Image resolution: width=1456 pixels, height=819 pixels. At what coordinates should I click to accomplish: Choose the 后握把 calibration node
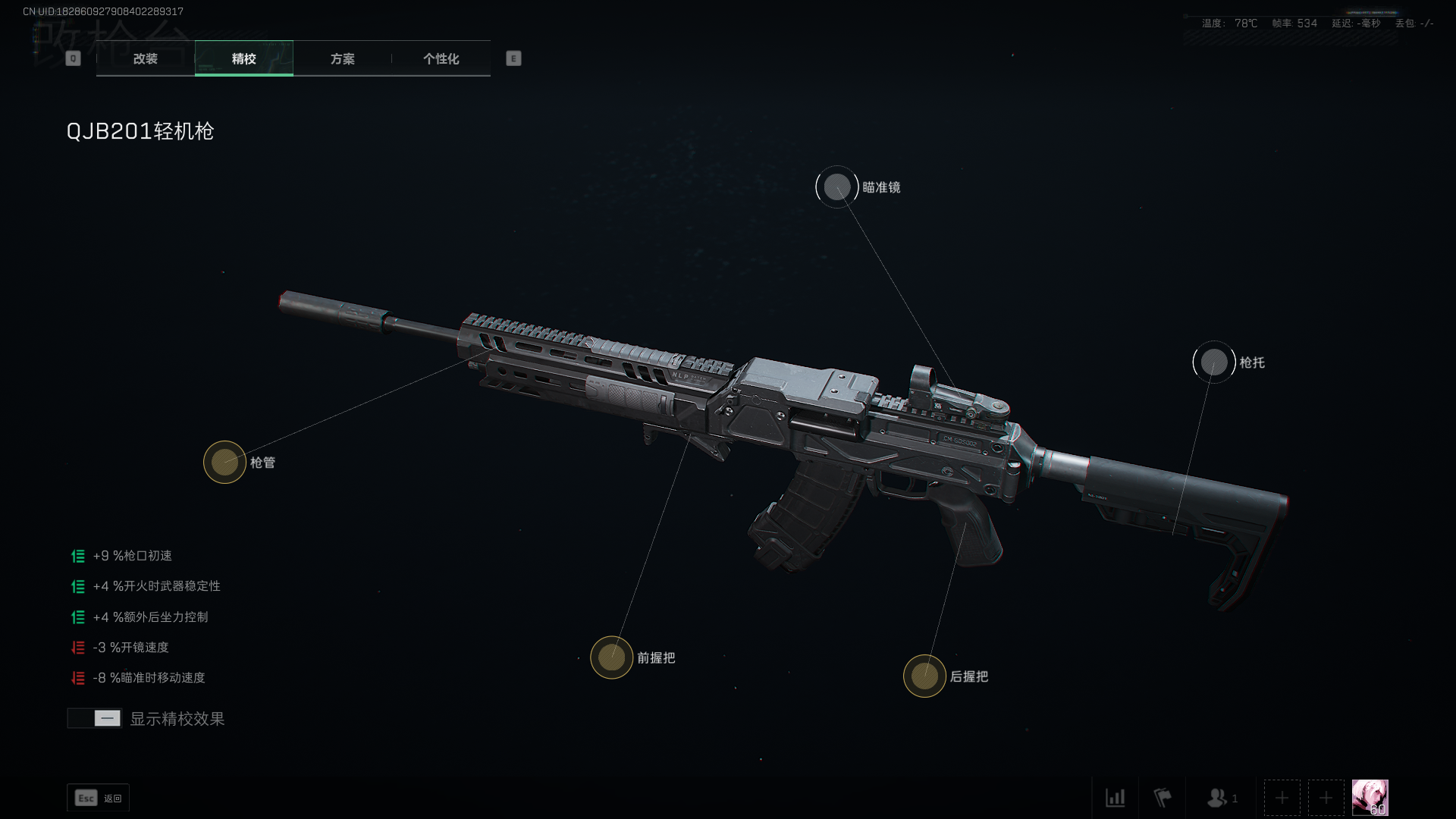coord(924,676)
